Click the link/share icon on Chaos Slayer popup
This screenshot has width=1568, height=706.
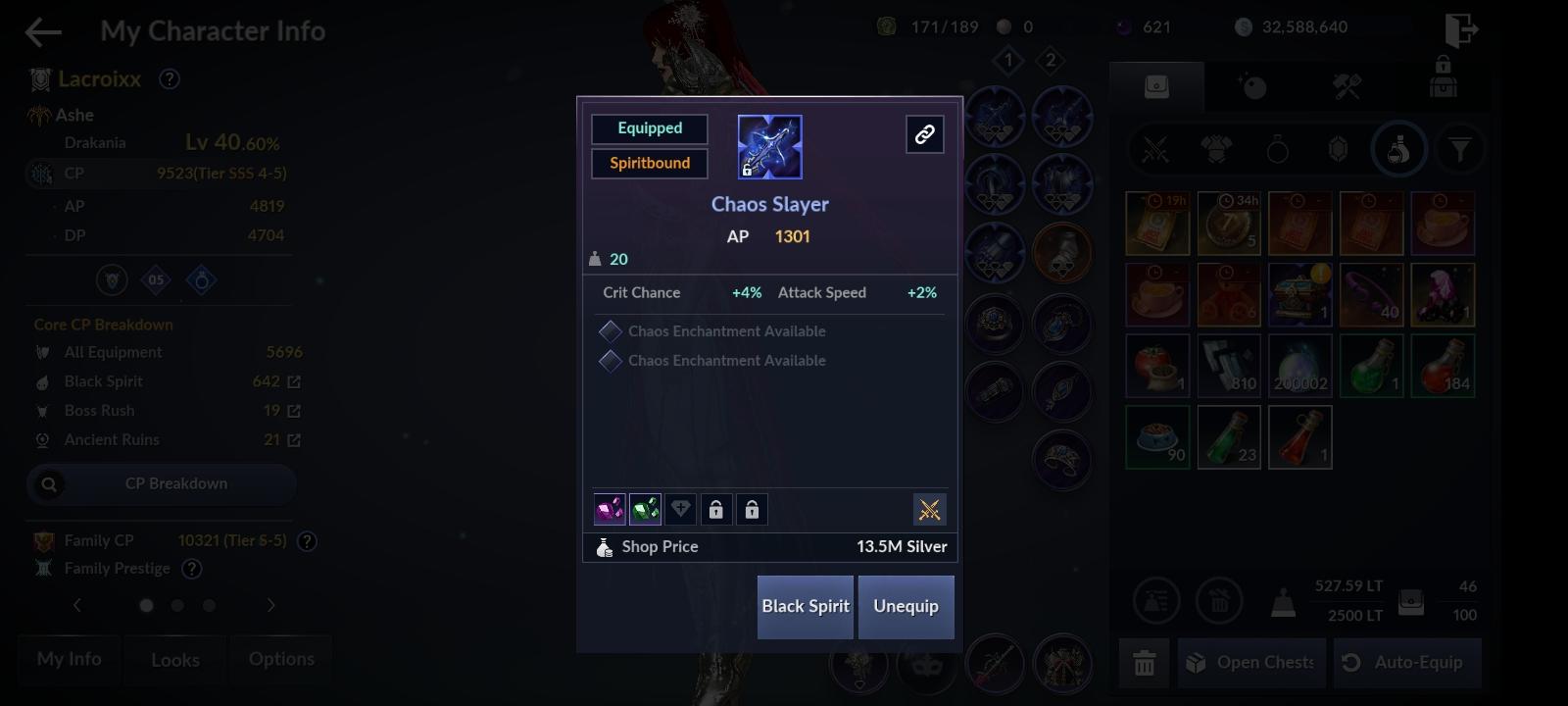925,134
